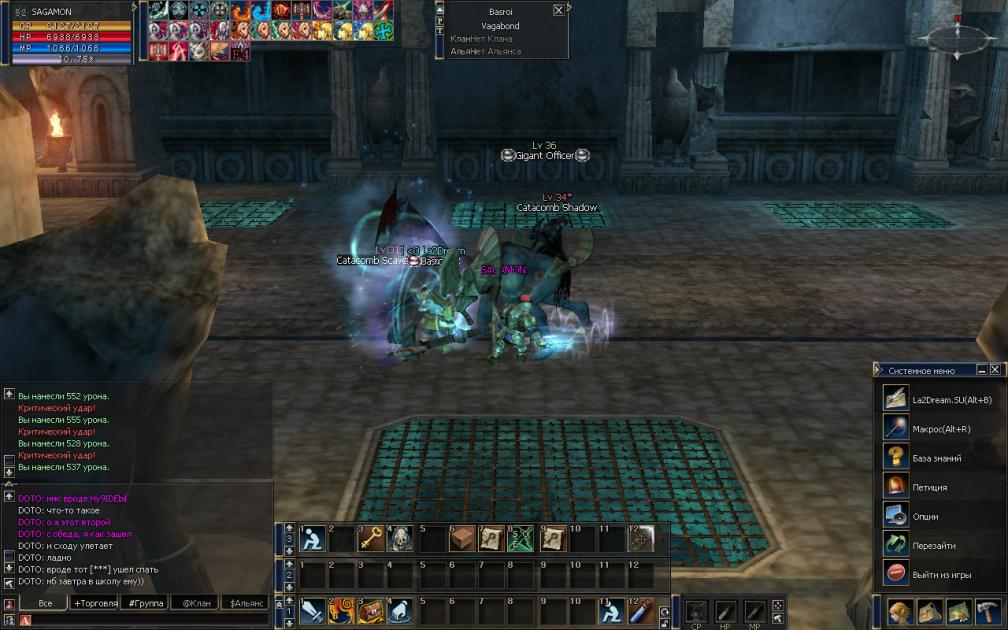The height and width of the screenshot is (630, 1008).
Task: Minimize the Системное меню window
Action: (x=982, y=370)
